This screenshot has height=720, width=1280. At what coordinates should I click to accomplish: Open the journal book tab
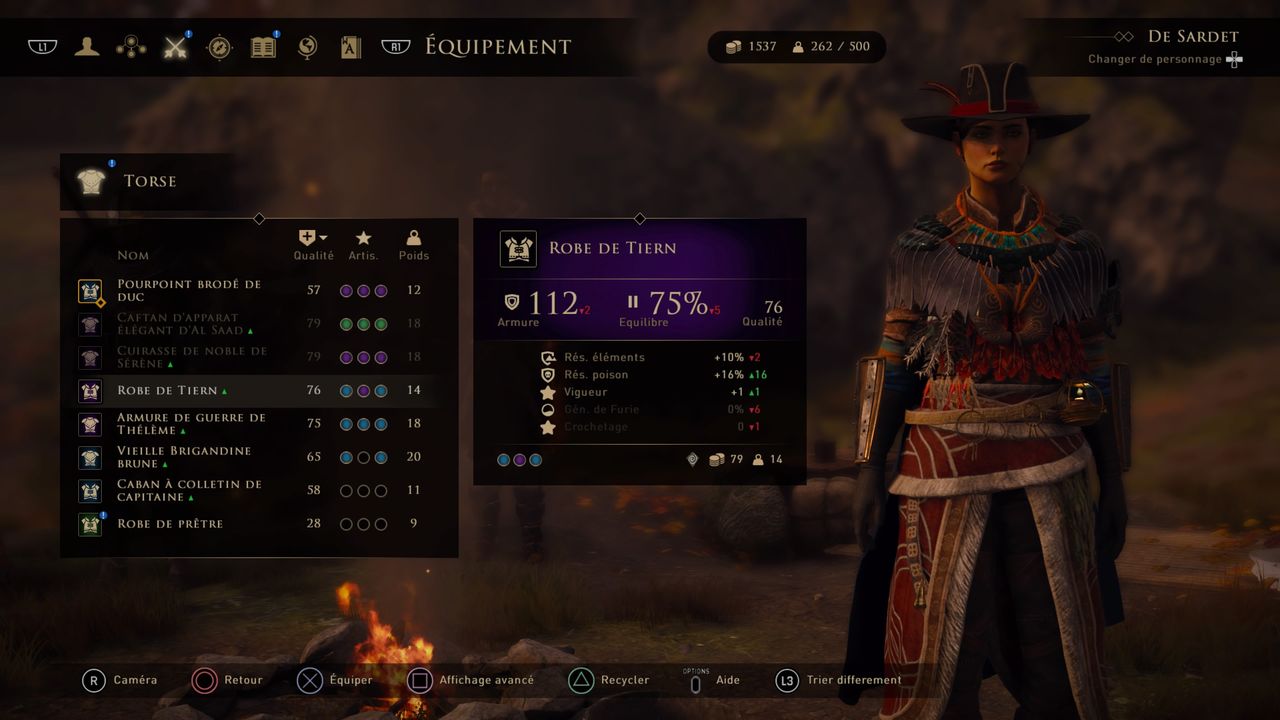coord(263,46)
